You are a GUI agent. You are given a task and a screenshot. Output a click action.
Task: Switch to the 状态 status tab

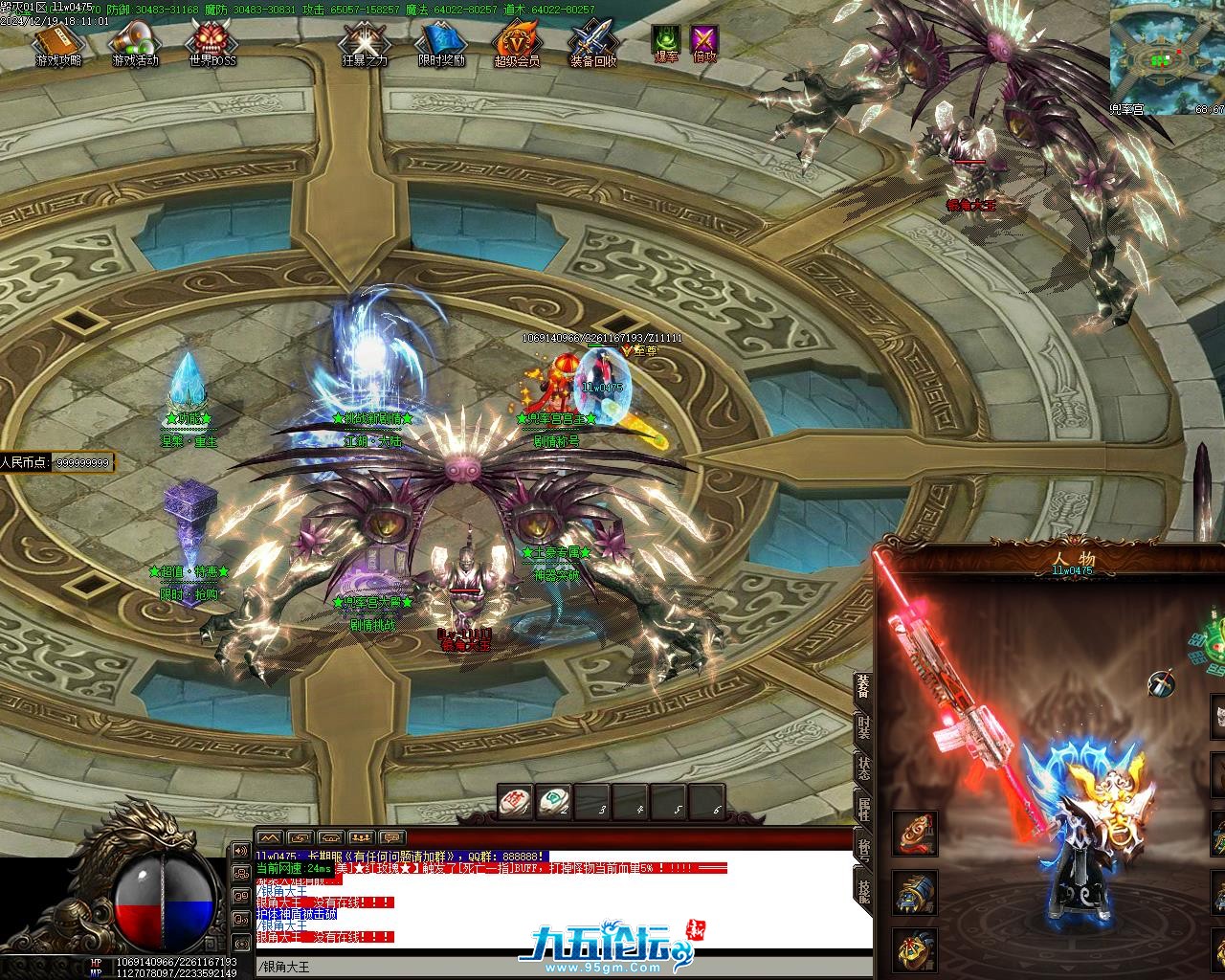[863, 769]
